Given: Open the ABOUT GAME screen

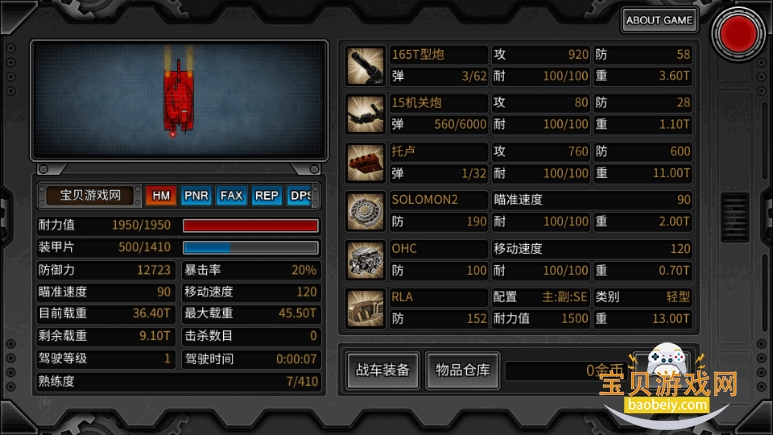Looking at the screenshot, I should pos(660,19).
